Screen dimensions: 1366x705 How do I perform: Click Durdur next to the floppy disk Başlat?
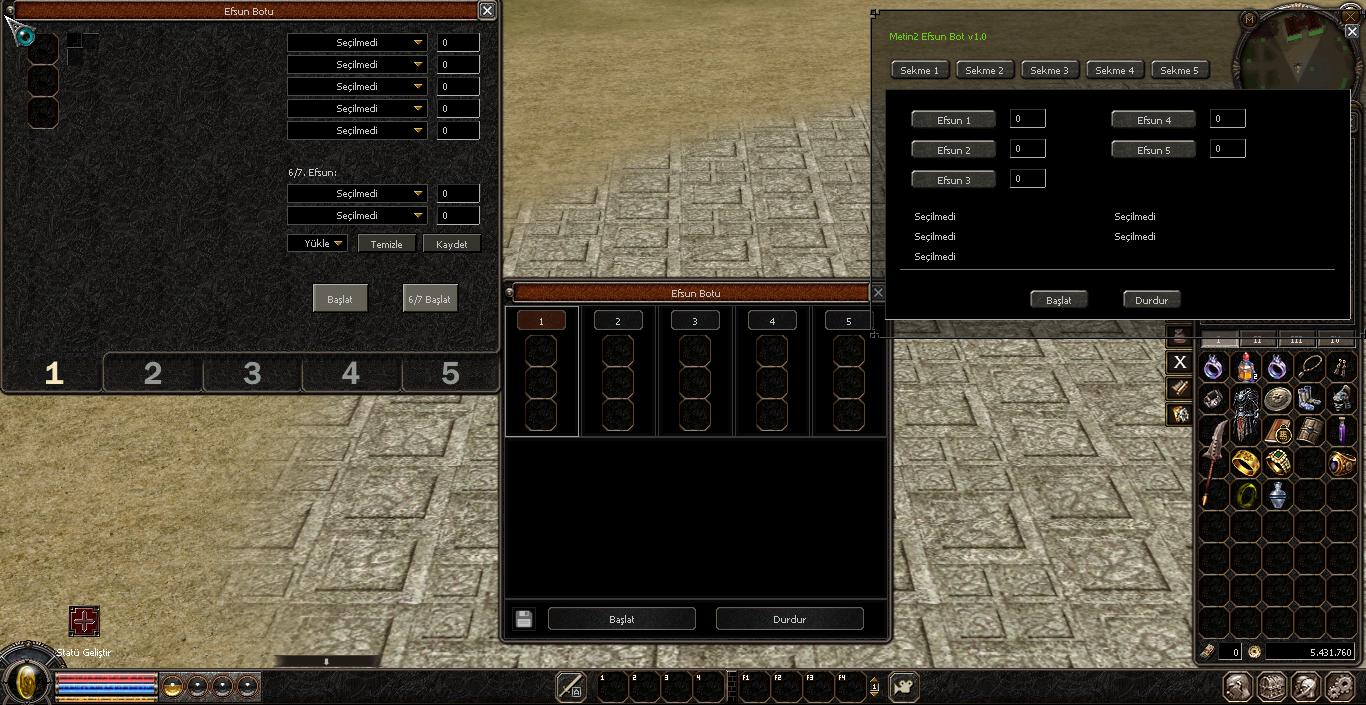tap(789, 619)
